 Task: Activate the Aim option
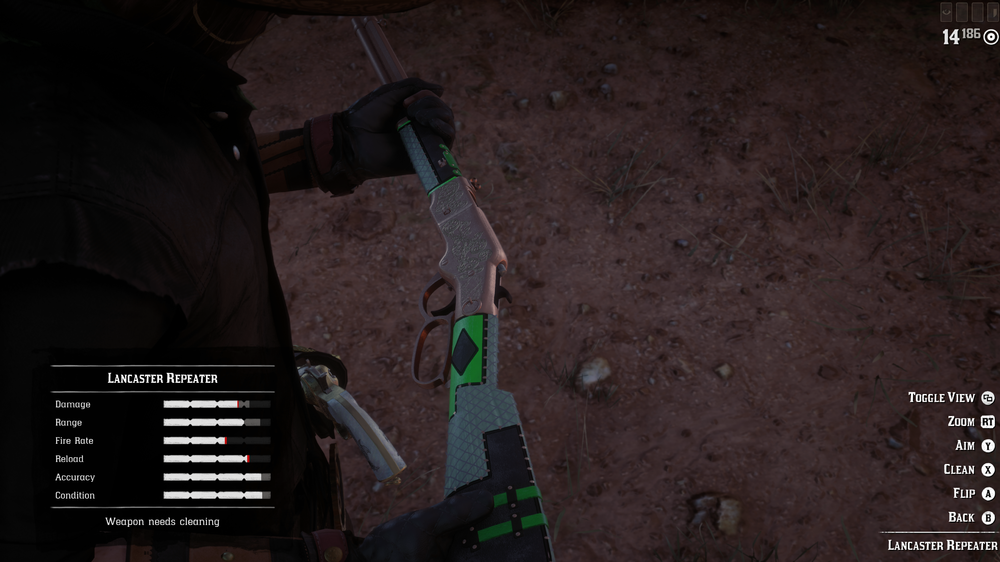tap(965, 446)
